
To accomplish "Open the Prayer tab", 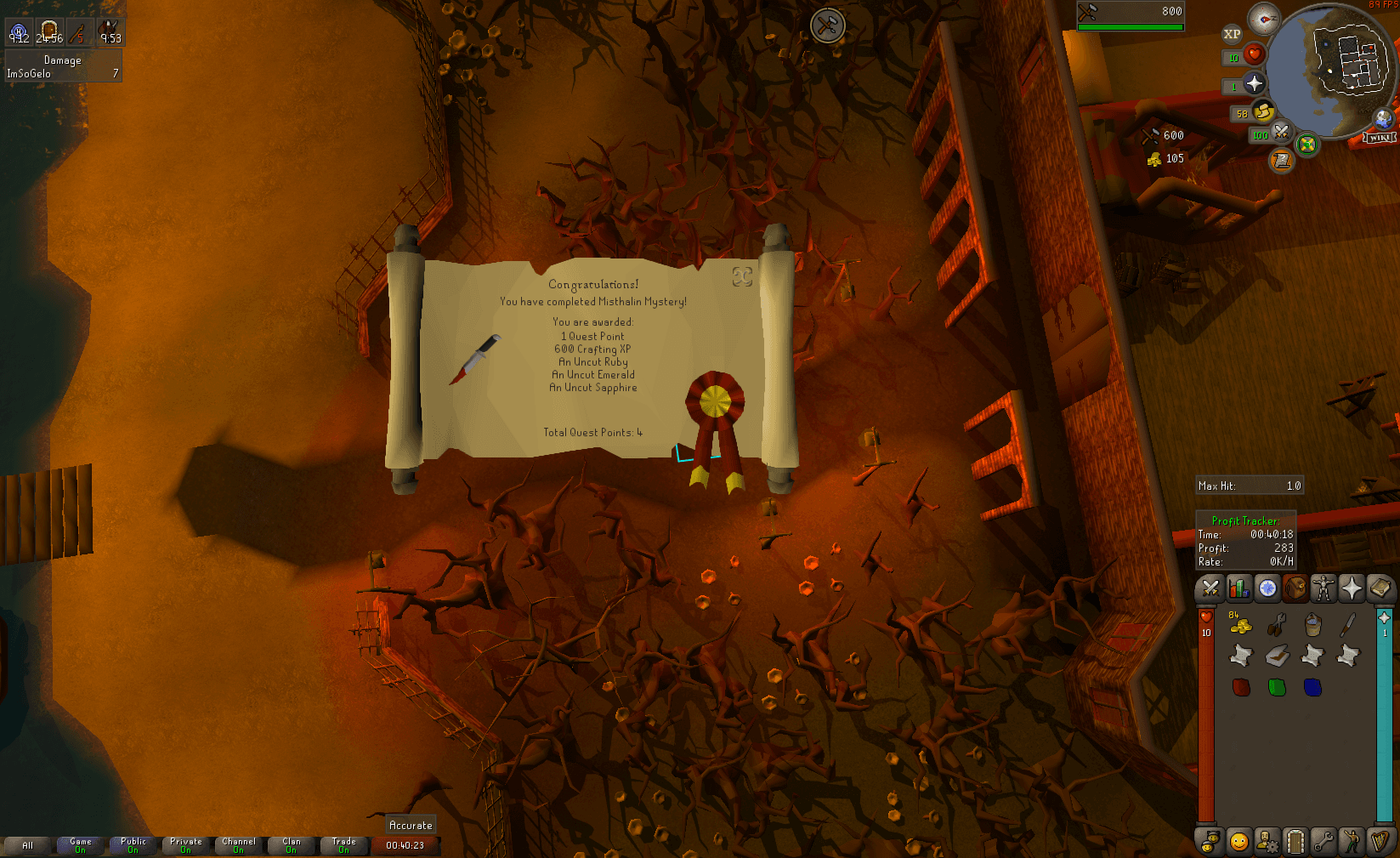I will (1350, 588).
